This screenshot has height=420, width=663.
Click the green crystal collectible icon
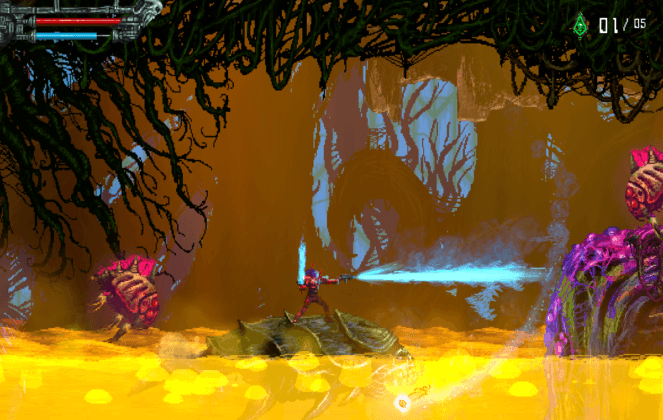point(580,24)
